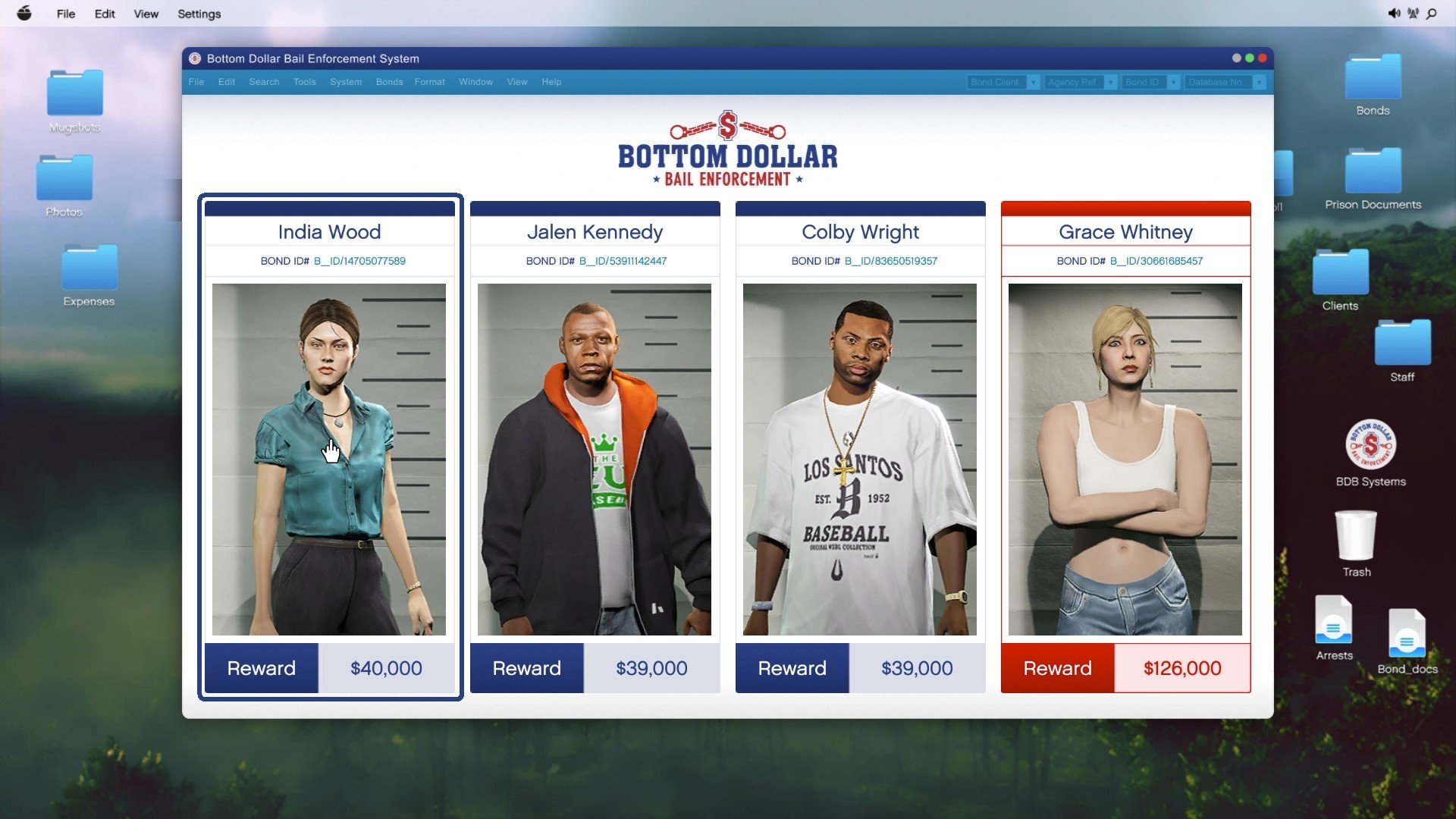
Task: Open the Bond Client dropdown
Action: pos(1001,82)
